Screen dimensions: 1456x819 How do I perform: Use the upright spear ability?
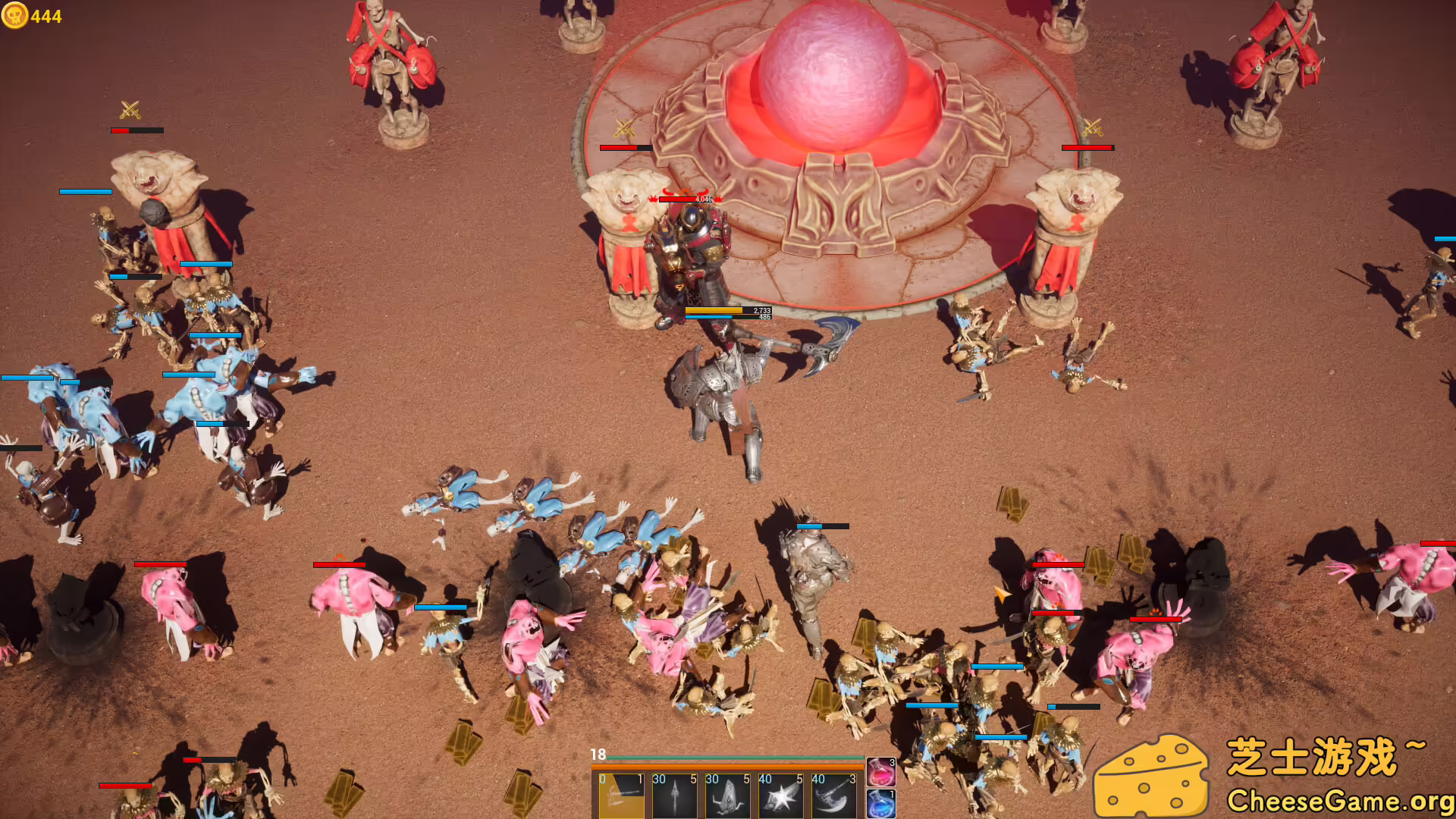pos(674,796)
